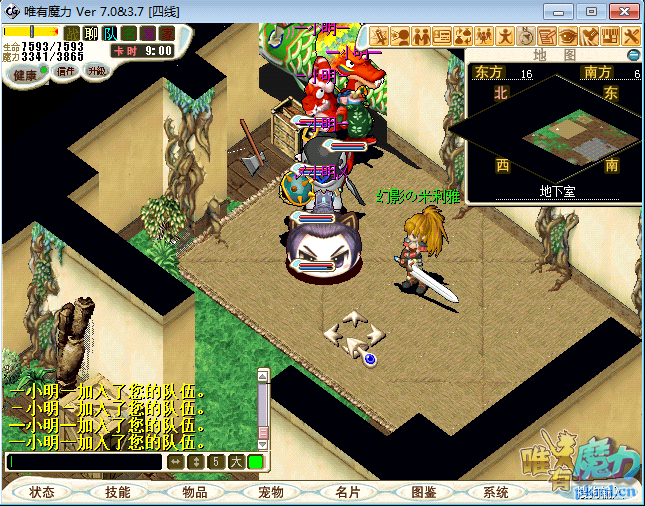The image size is (645, 506).
Task: Open the 物品 (Items) menu
Action: pos(194,492)
